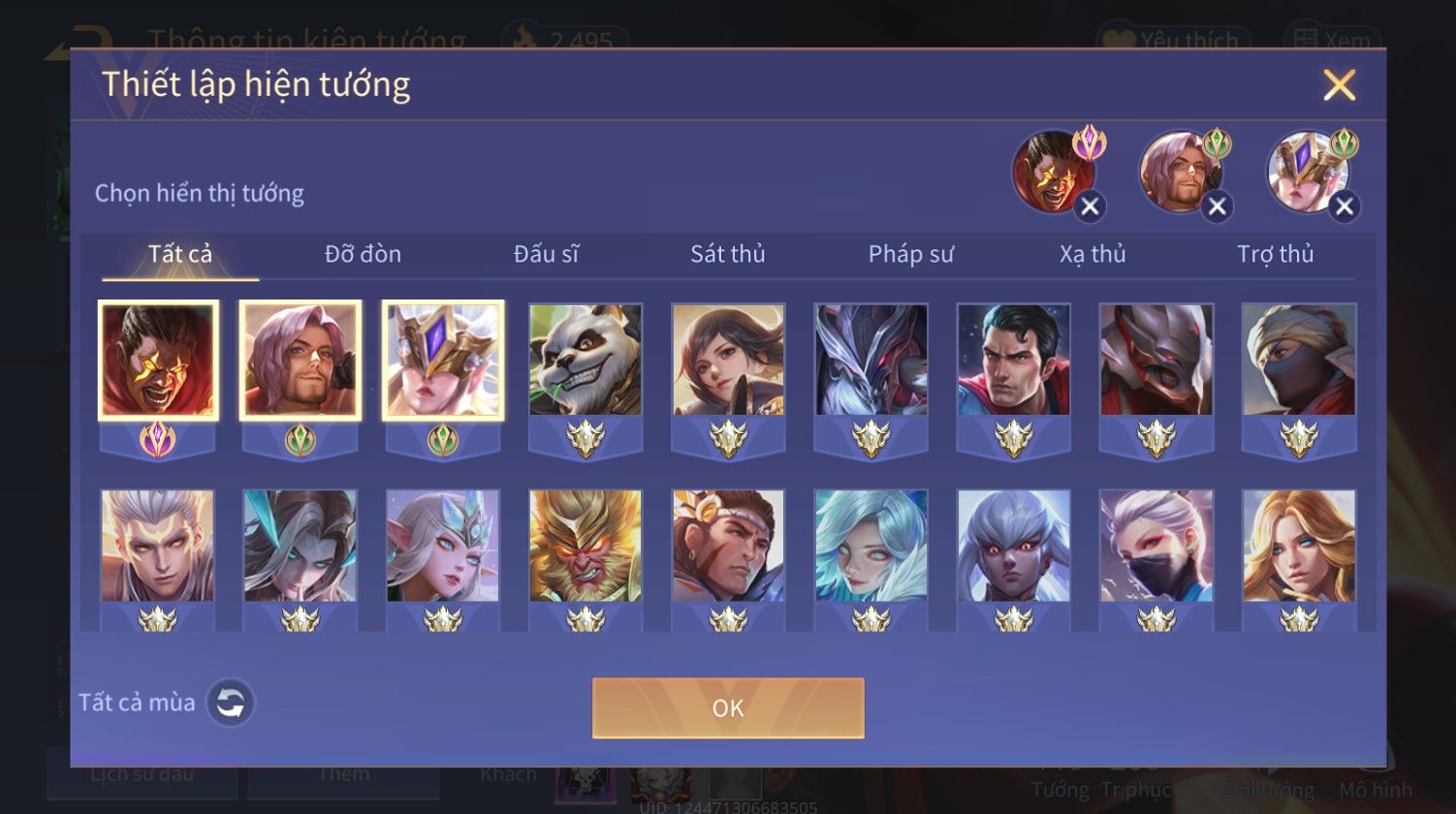1456x814 pixels.
Task: Pick the panda hero portrait
Action: [586, 360]
